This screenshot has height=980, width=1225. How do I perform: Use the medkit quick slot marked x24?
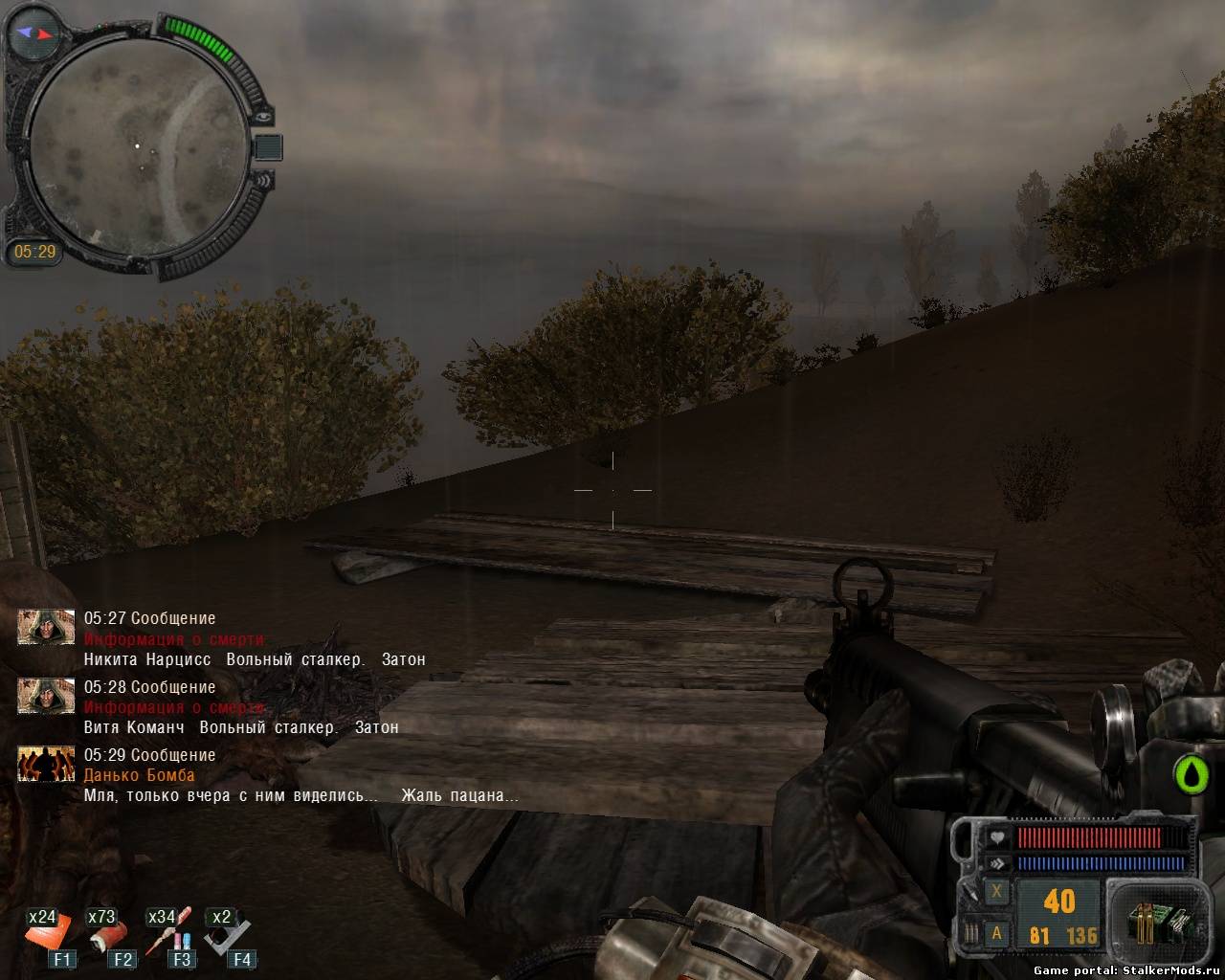tap(48, 934)
